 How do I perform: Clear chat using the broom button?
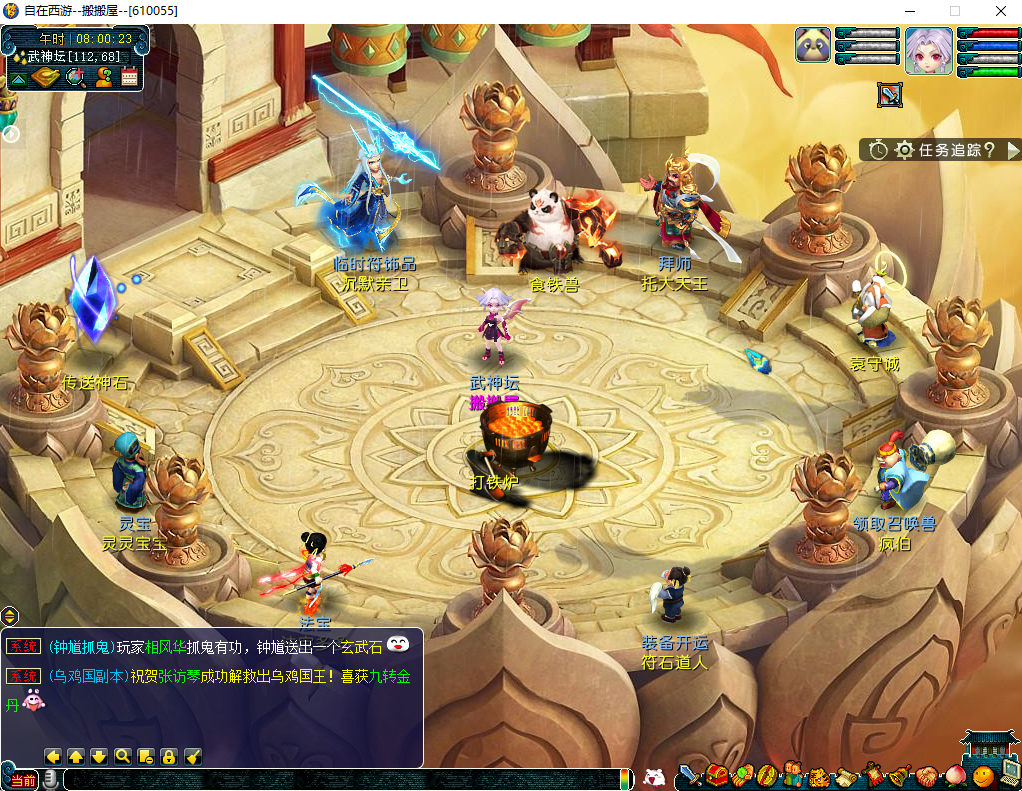coord(192,756)
